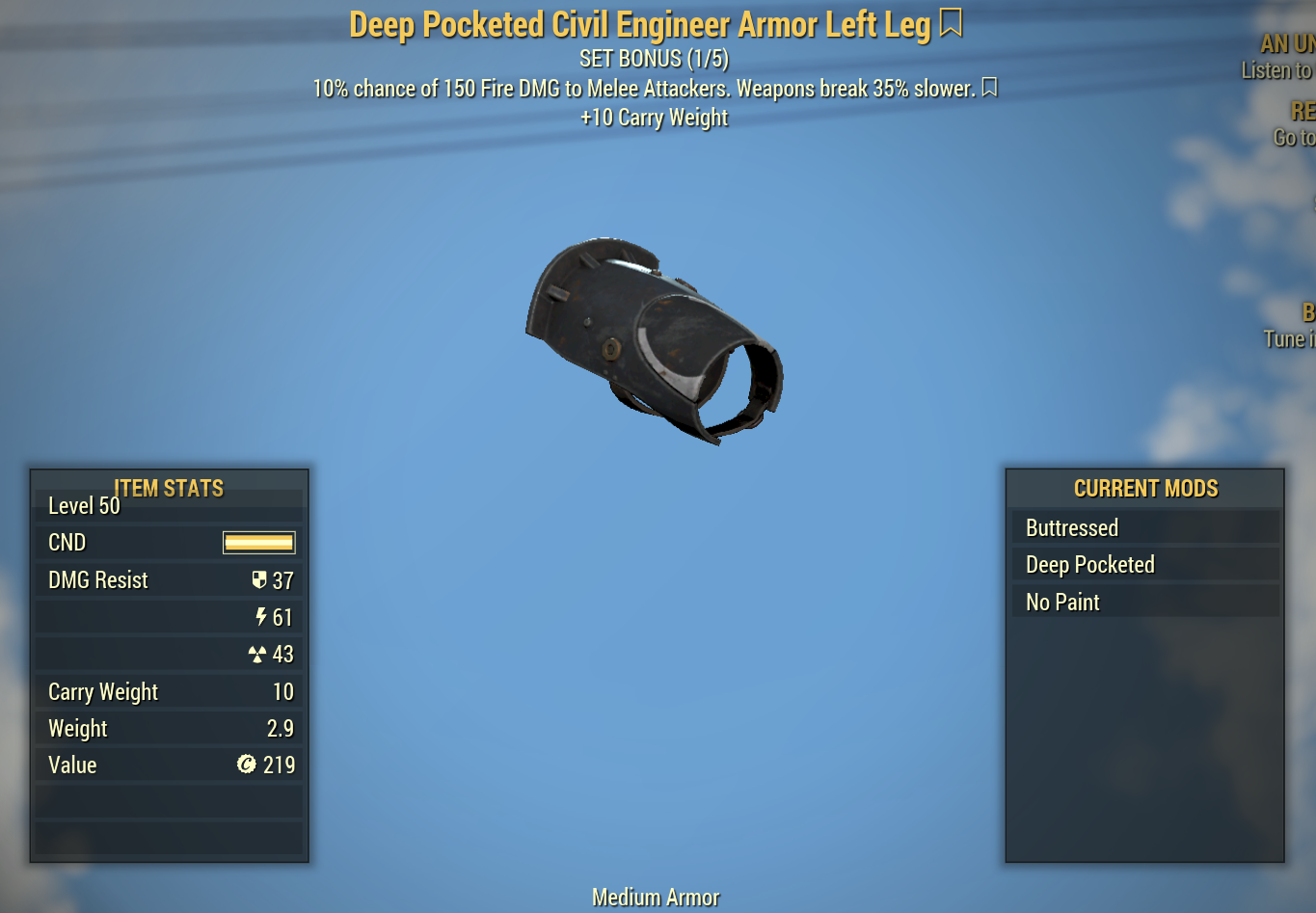Screen dimensions: 1316x913
Task: Select the Buttressed mod entry
Action: click(1144, 527)
